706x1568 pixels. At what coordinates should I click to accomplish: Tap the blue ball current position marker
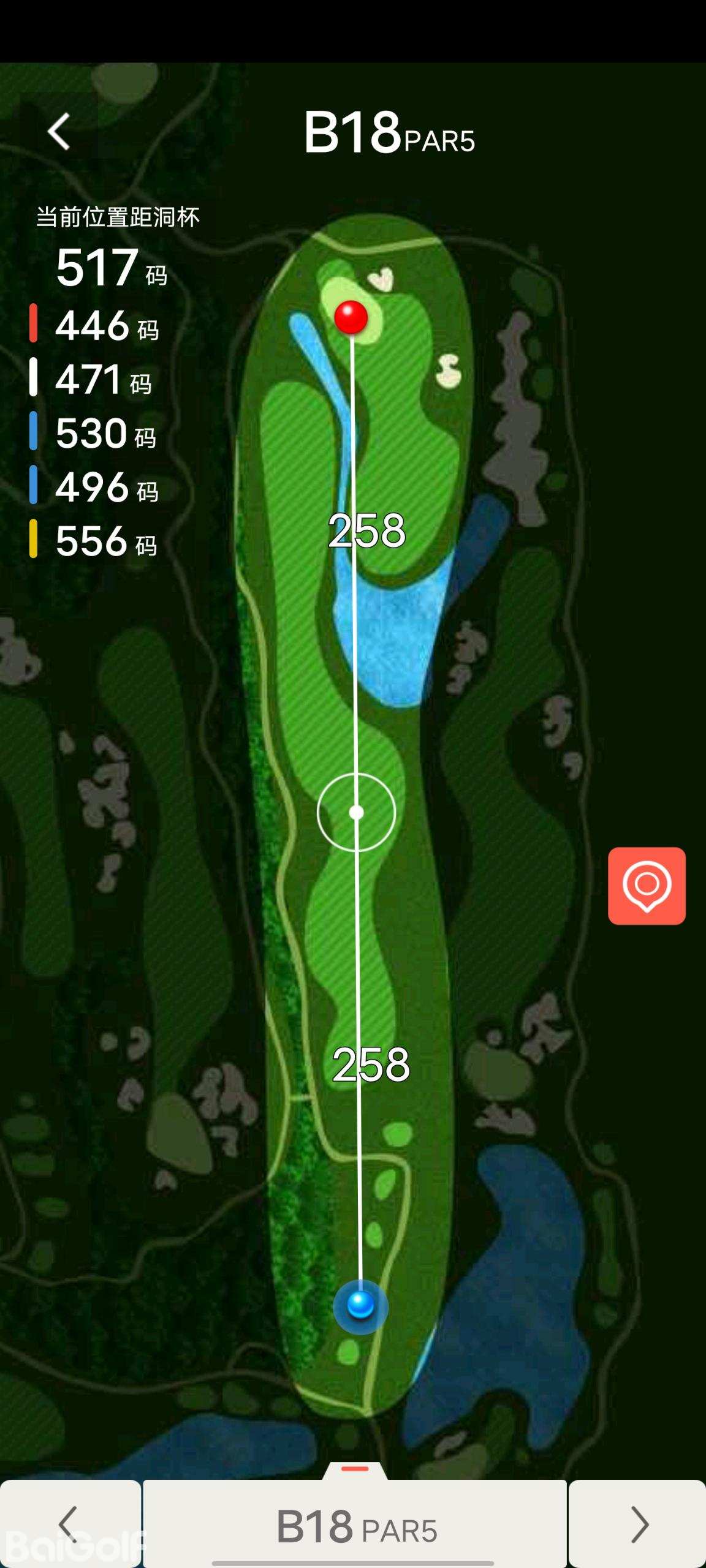(360, 1305)
